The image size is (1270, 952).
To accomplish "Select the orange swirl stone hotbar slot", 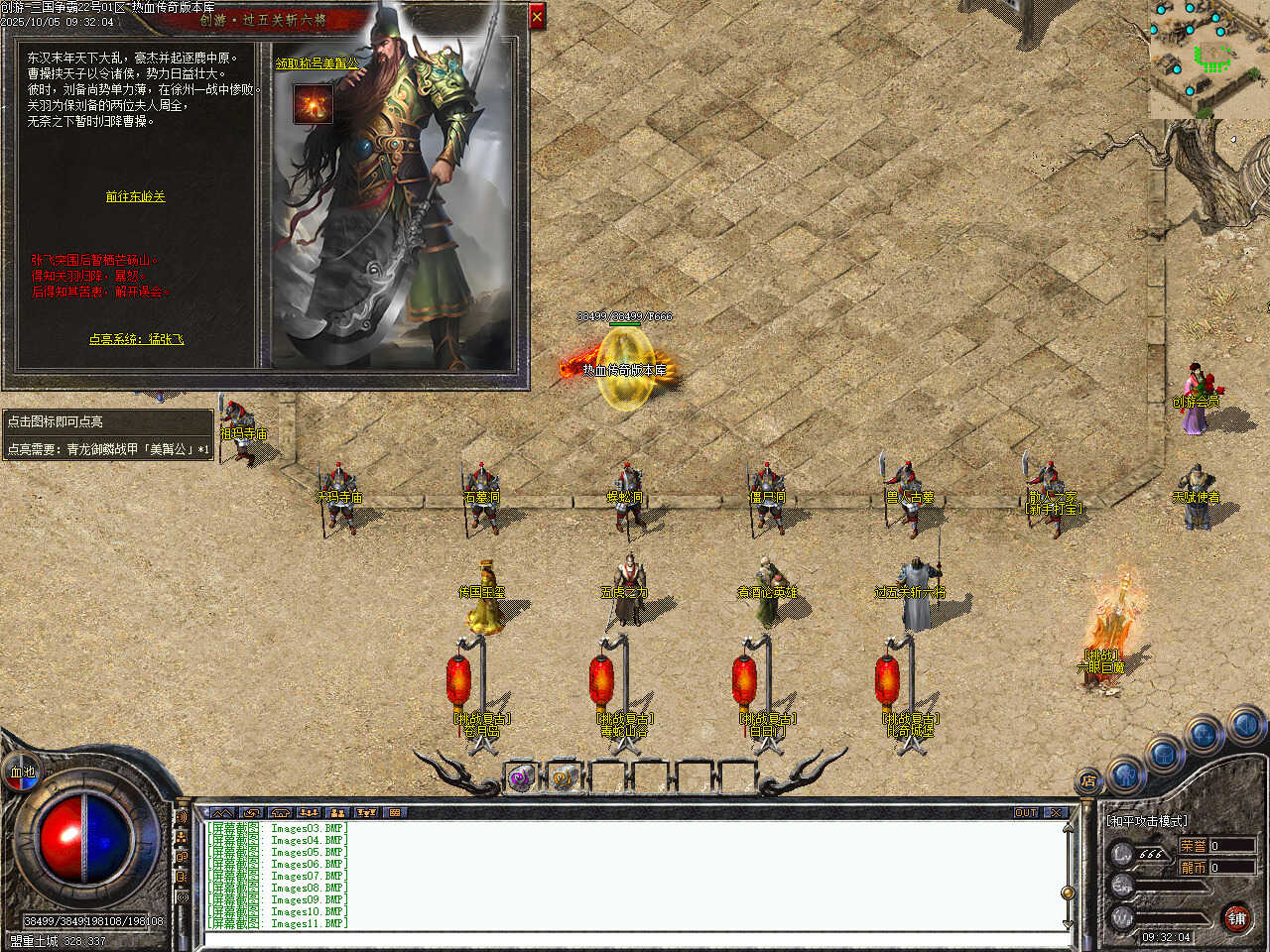I will 566,778.
